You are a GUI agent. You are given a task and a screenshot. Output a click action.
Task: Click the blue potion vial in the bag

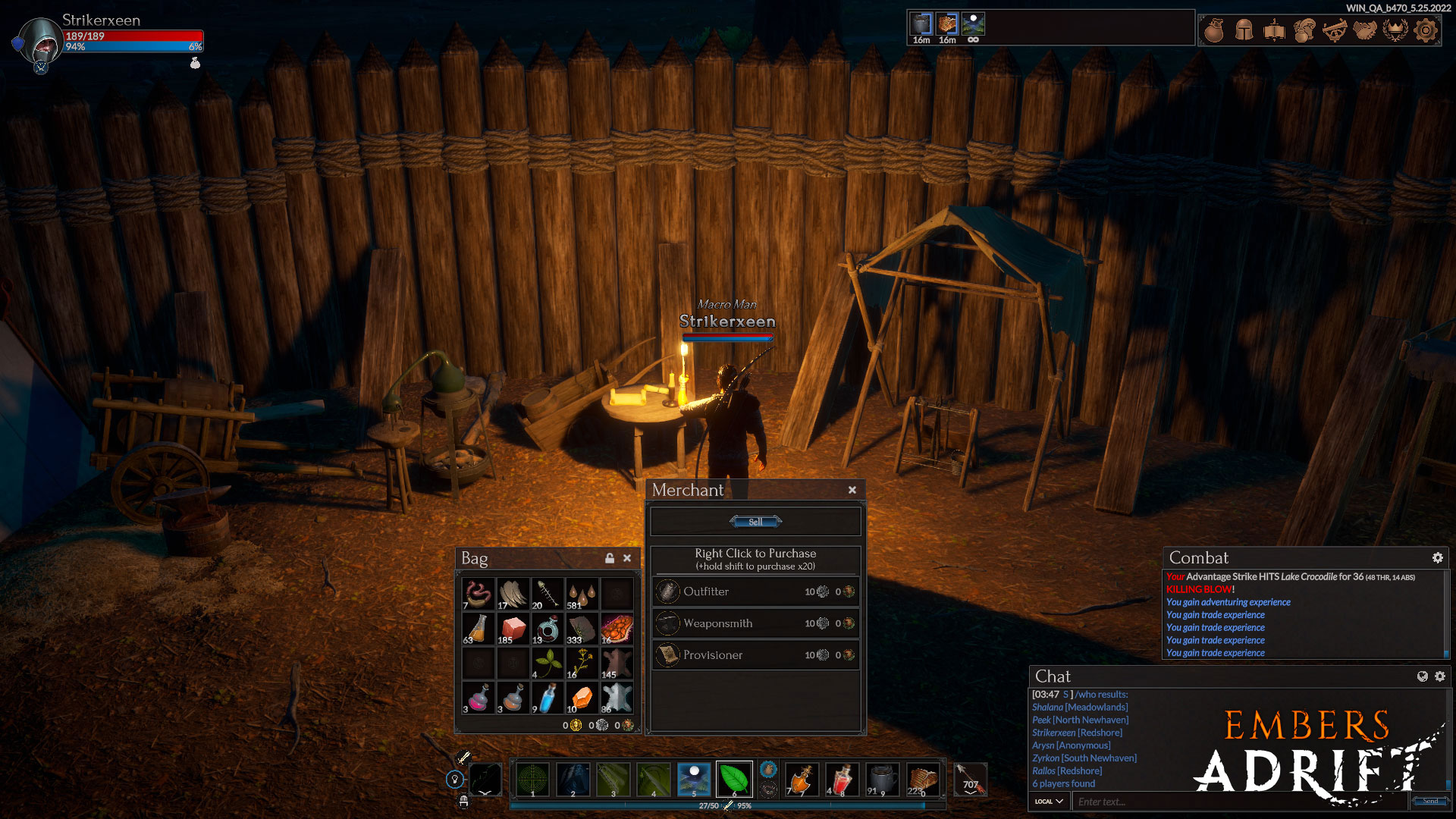(x=547, y=698)
